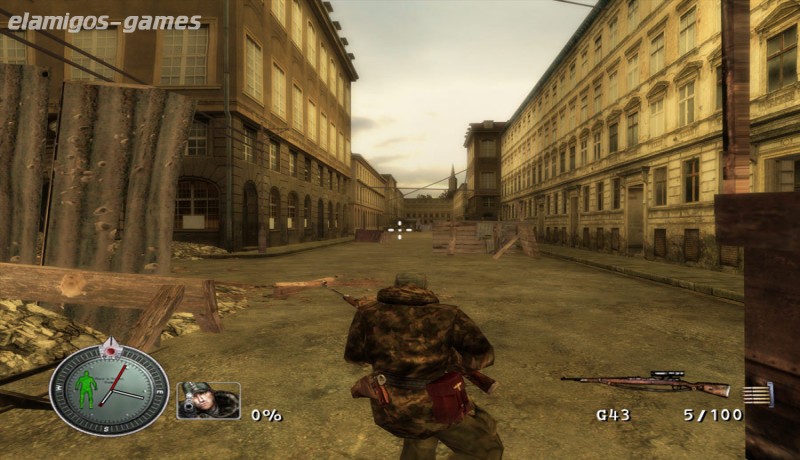Choose the G43 rifle weapon icon
Screen dimensions: 800x460
(x=645, y=383)
